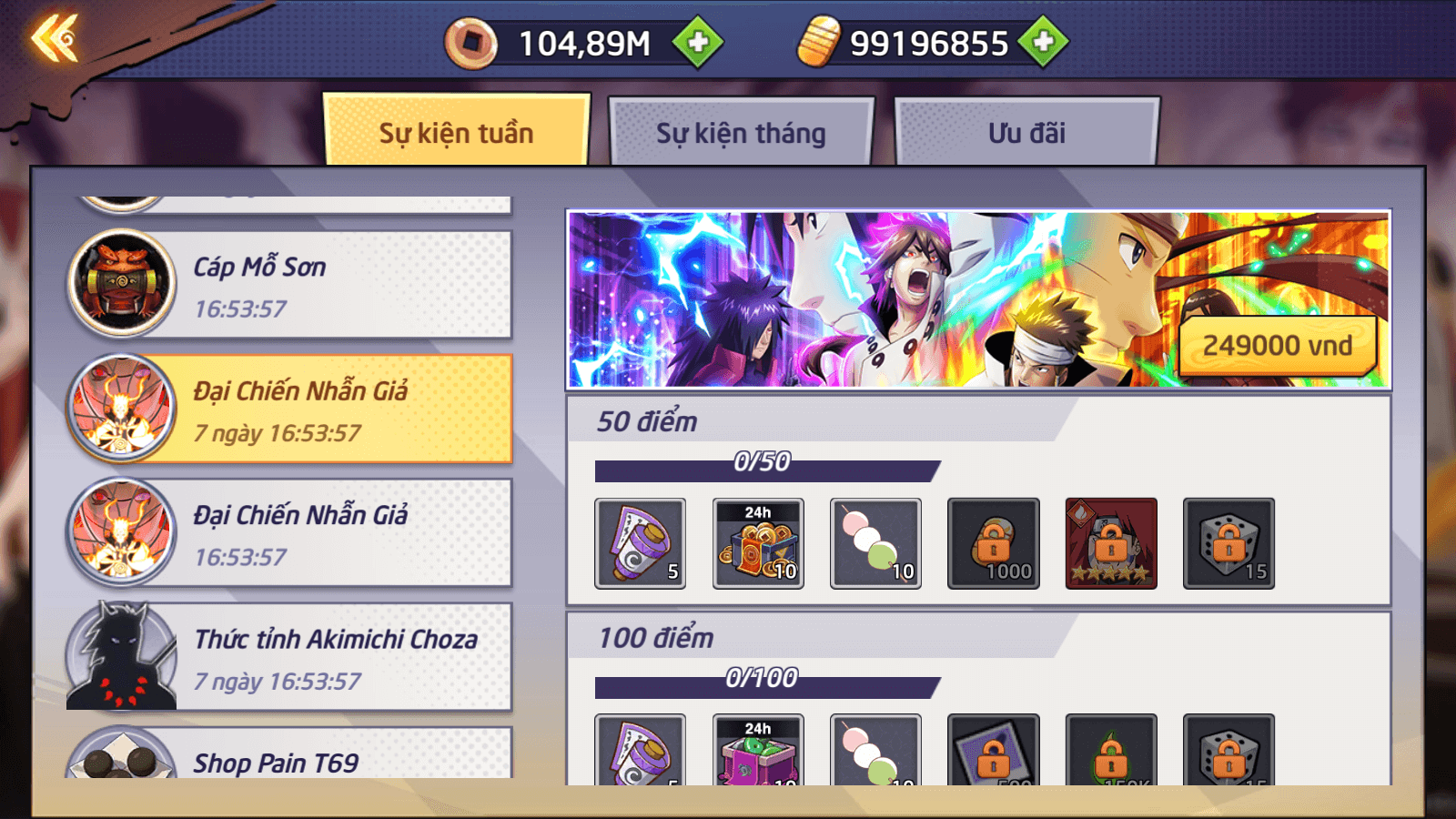Screen dimensions: 1456x819
Task: Switch to the Sự kiện tuần tab
Action: (x=456, y=133)
